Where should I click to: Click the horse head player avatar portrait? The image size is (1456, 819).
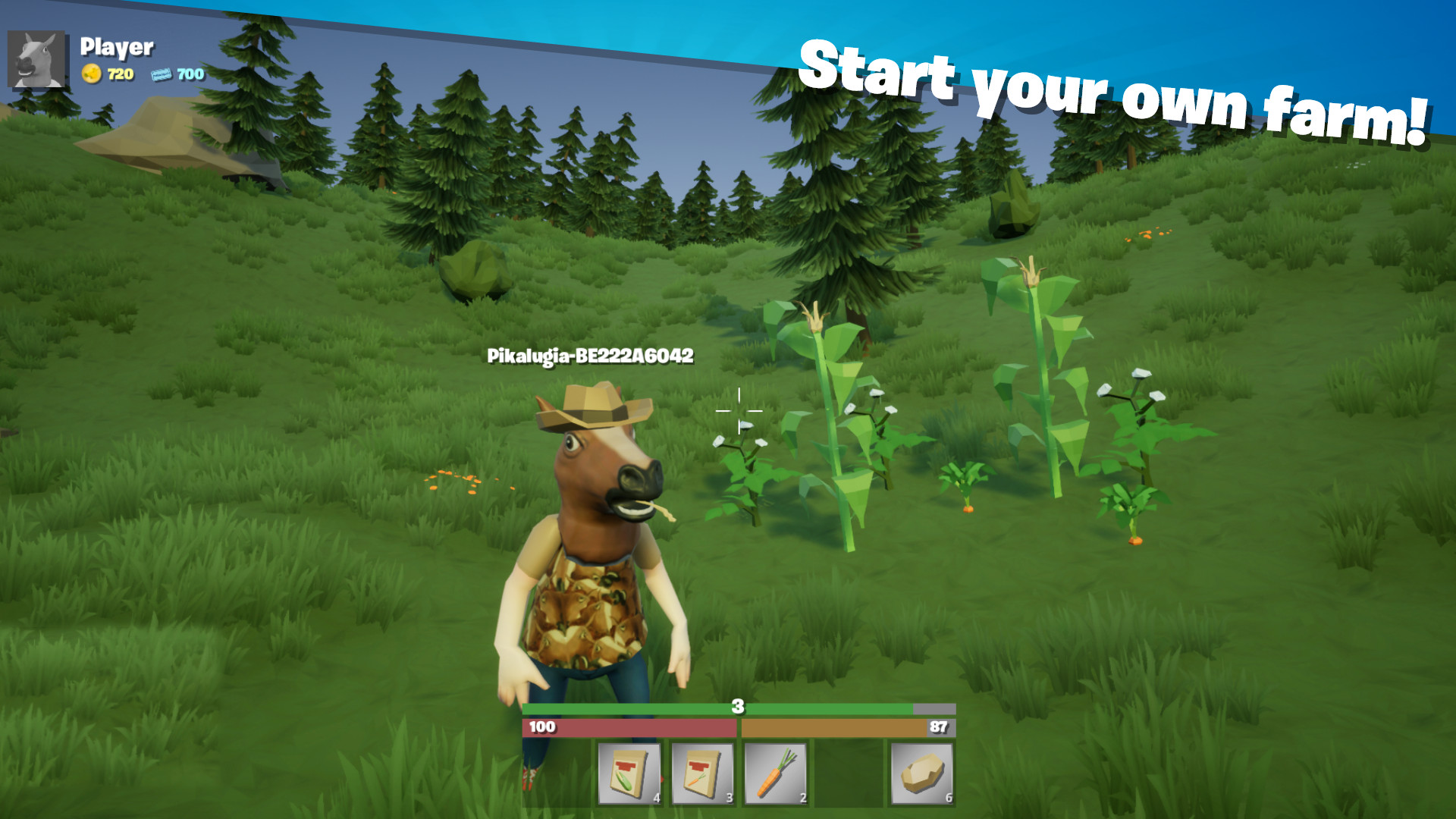[x=36, y=58]
